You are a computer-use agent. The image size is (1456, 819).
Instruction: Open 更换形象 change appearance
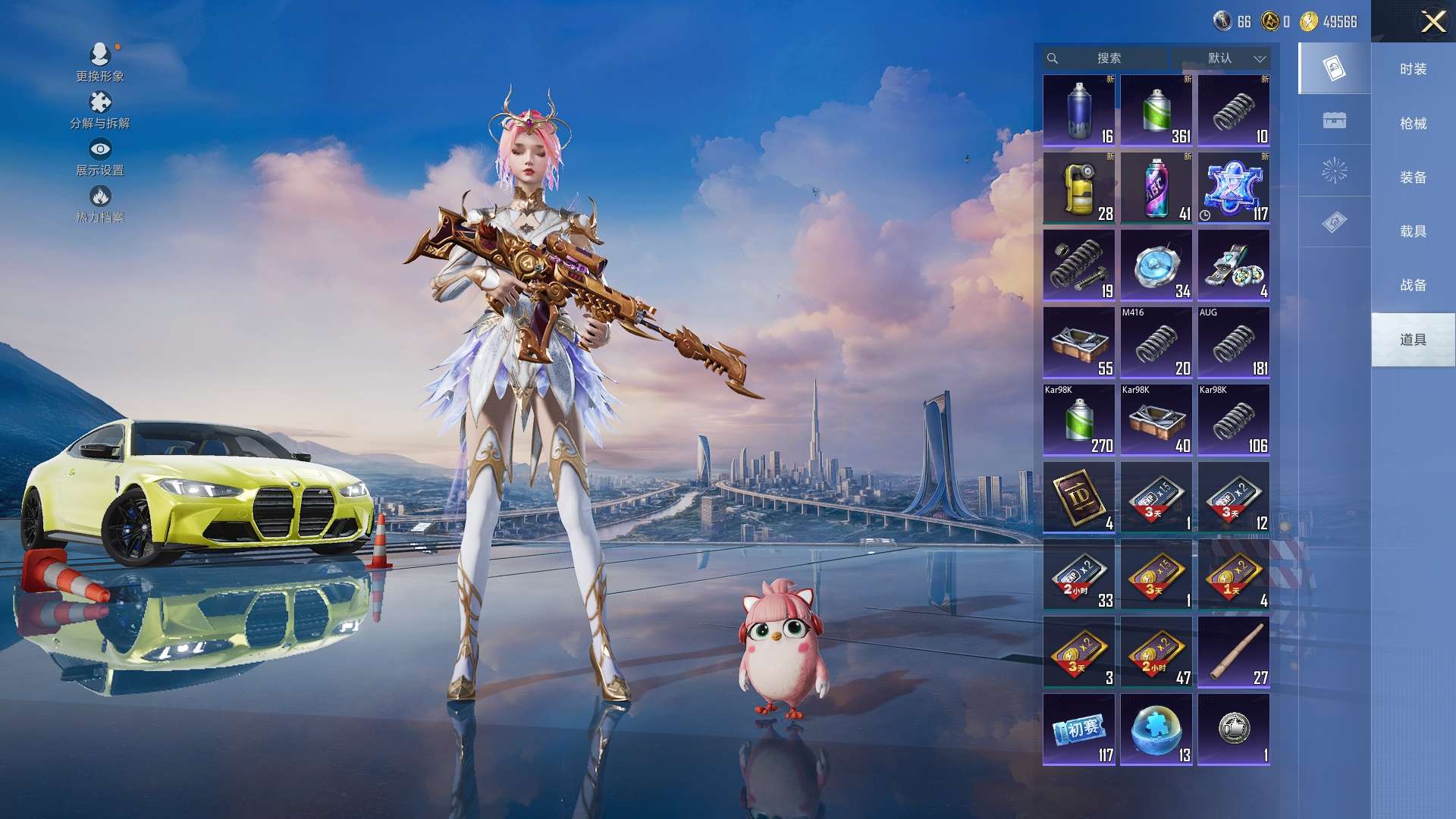pyautogui.click(x=100, y=62)
